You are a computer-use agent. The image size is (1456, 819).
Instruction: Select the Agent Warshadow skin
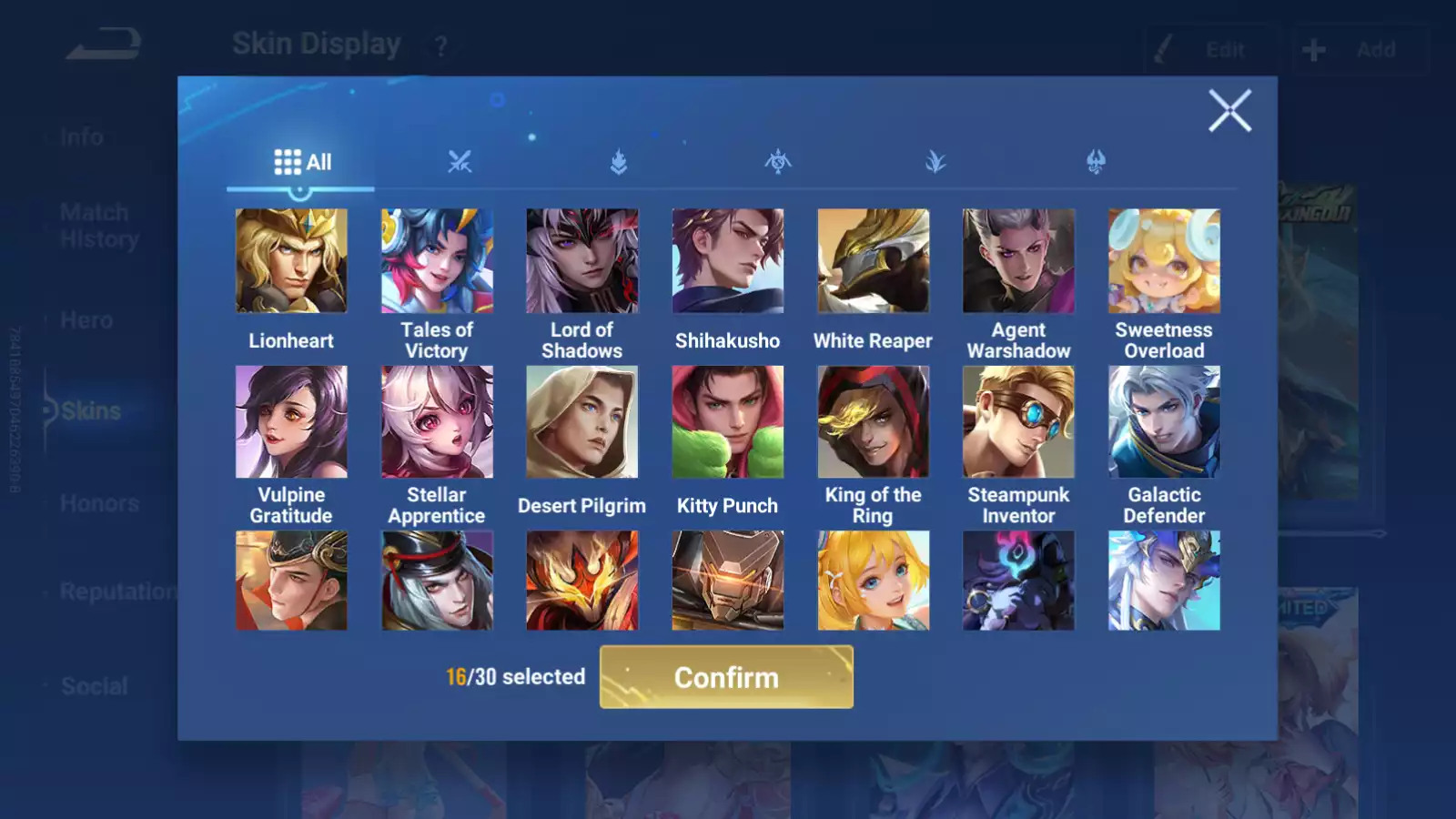coord(1018,261)
